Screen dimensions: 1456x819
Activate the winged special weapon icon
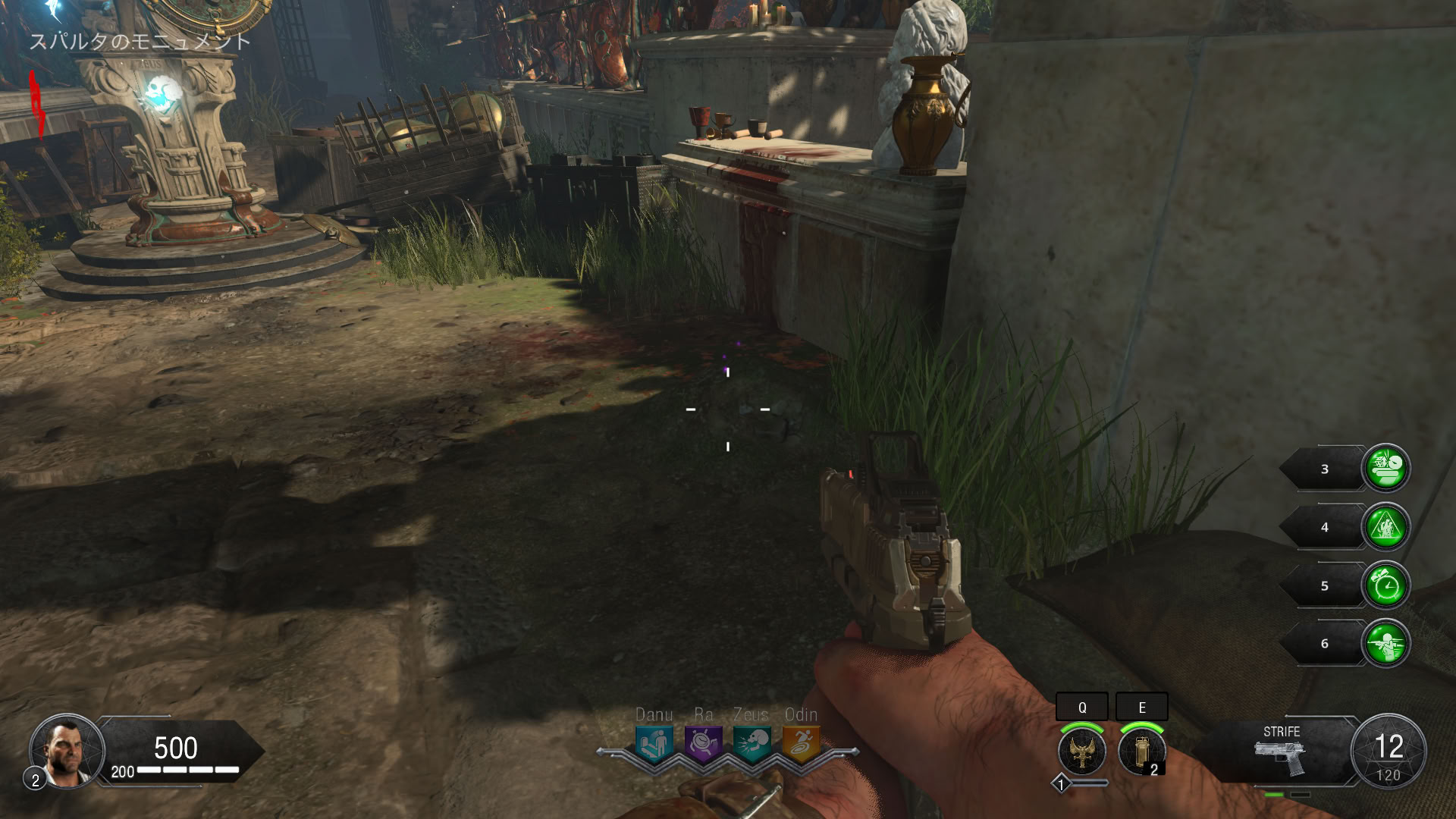pos(1082,751)
